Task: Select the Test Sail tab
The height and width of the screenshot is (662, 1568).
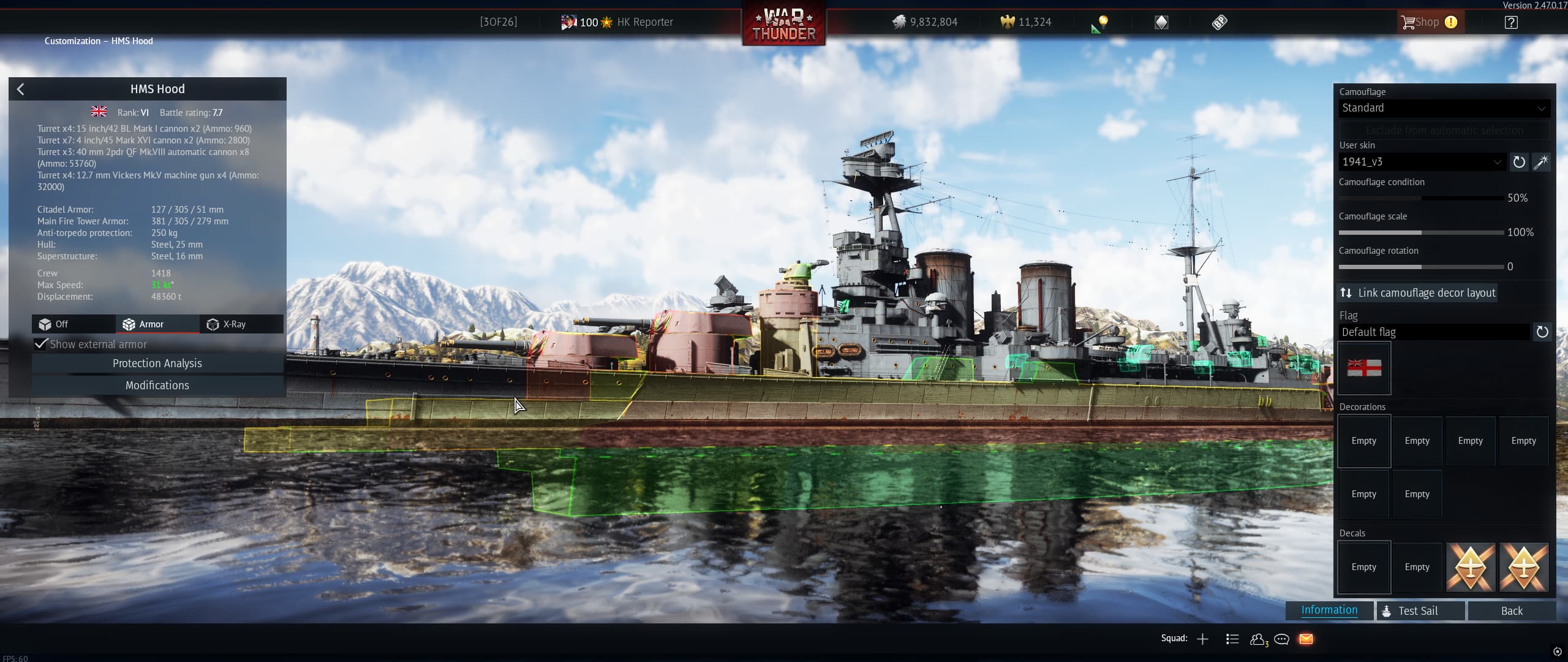Action: [1420, 611]
